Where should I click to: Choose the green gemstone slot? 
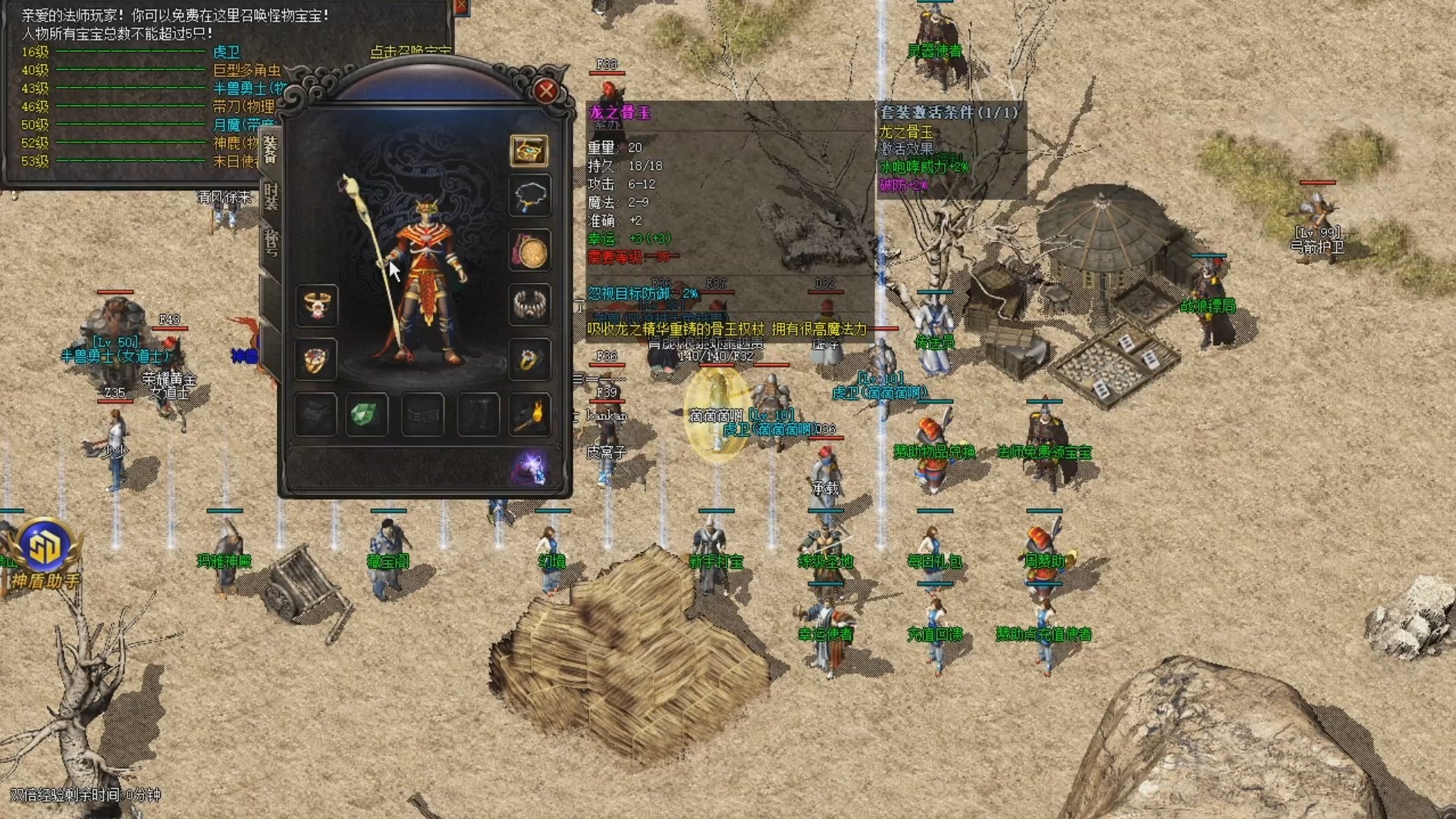pyautogui.click(x=367, y=415)
